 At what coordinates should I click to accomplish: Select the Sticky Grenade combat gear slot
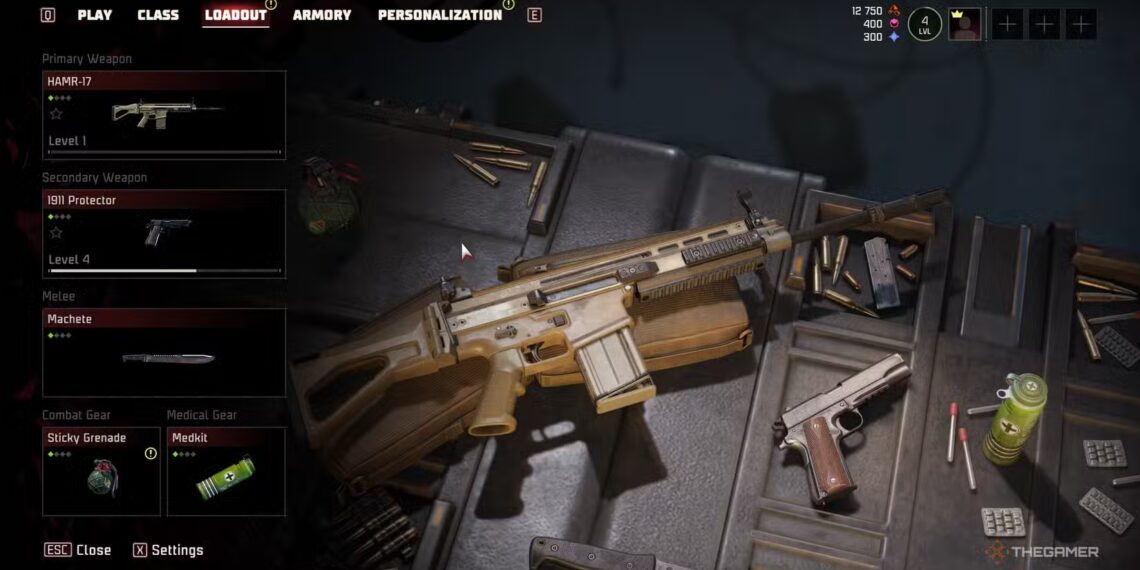pos(101,471)
